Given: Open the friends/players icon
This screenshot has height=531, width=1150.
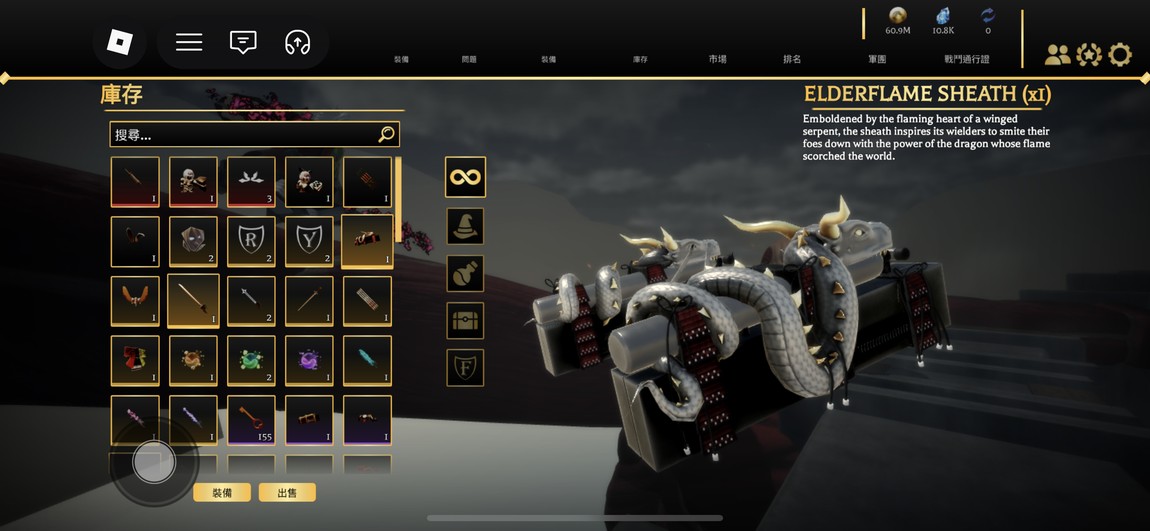Looking at the screenshot, I should click(1057, 55).
